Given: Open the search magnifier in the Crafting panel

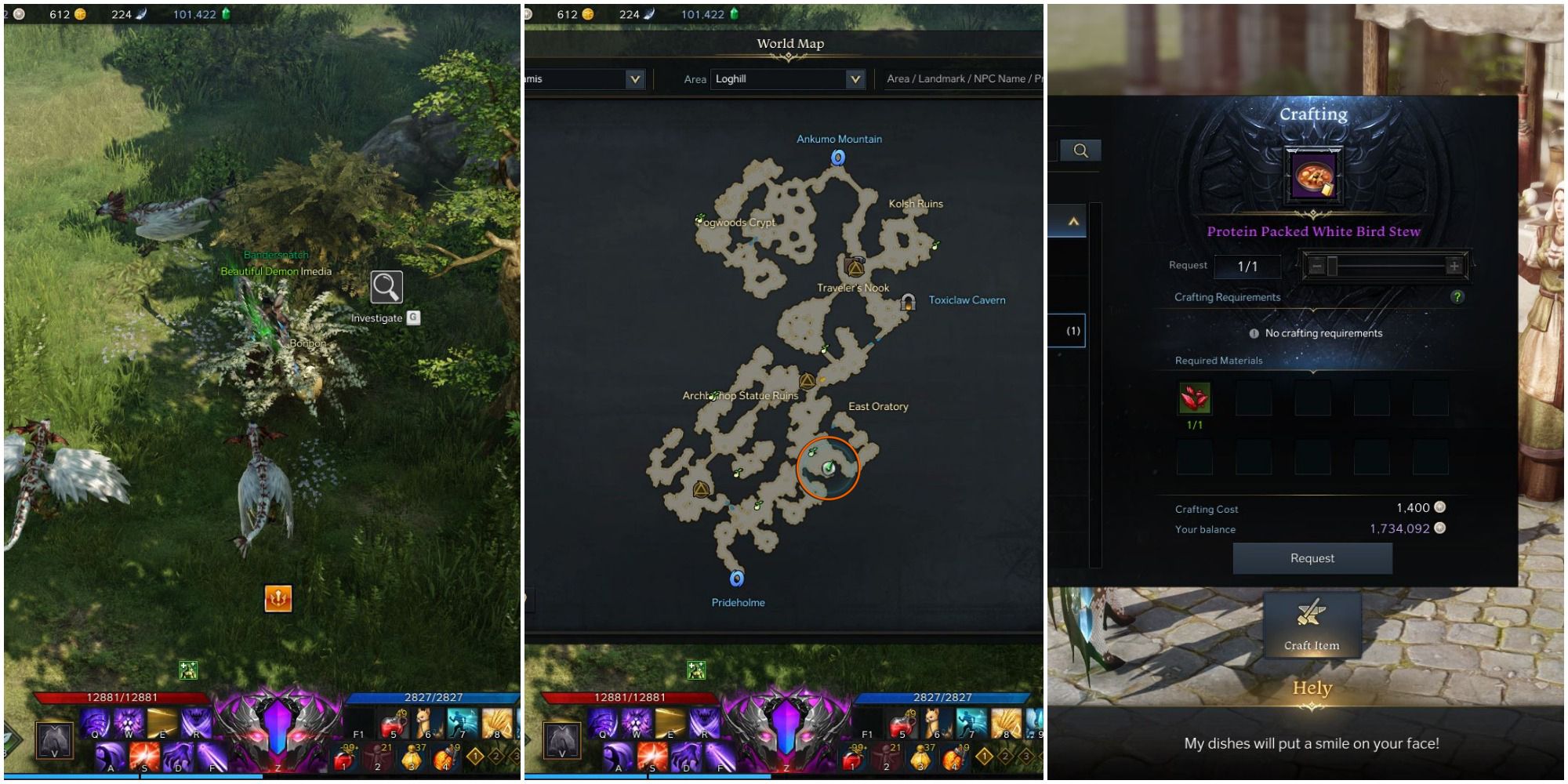Looking at the screenshot, I should (x=1083, y=151).
